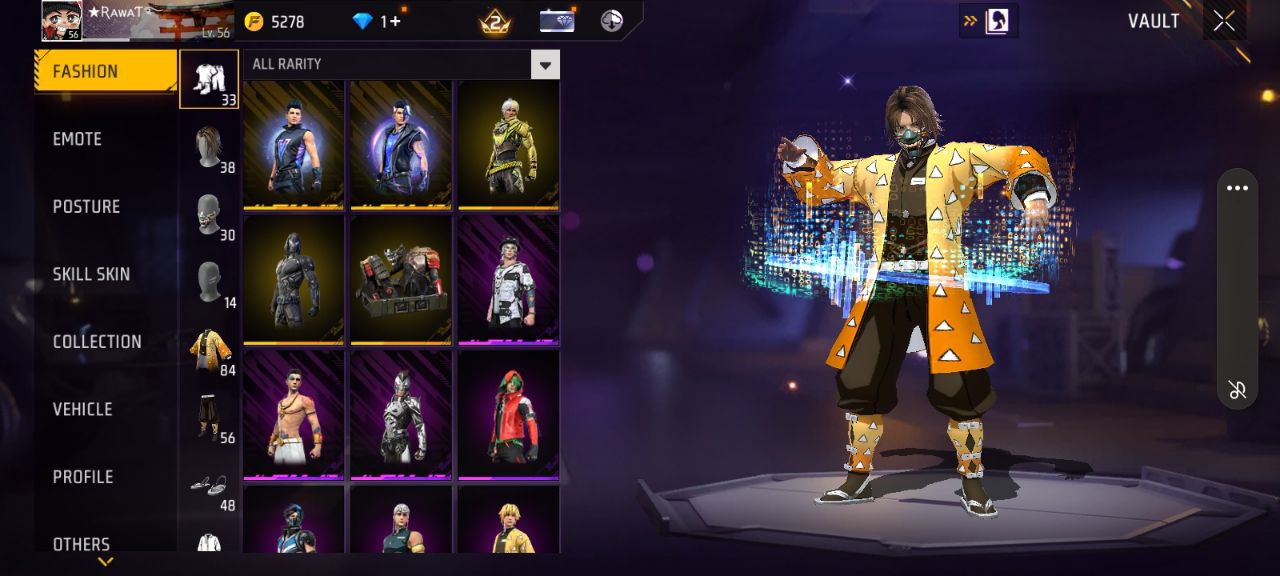
Task: Select the yellow jacket tops subcategory
Action: (210, 349)
